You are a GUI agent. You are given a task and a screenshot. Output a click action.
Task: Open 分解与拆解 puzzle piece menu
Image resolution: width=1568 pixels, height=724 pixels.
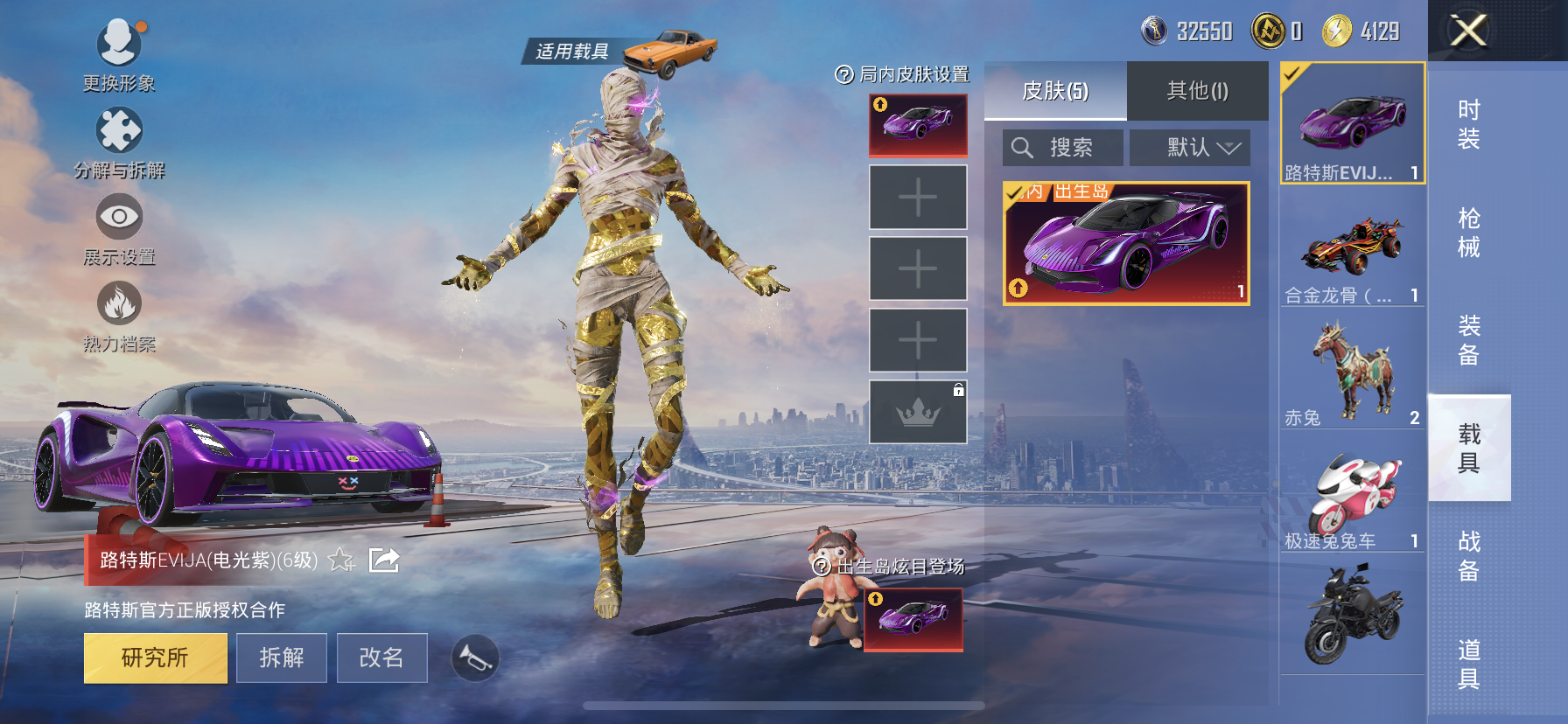point(119,133)
